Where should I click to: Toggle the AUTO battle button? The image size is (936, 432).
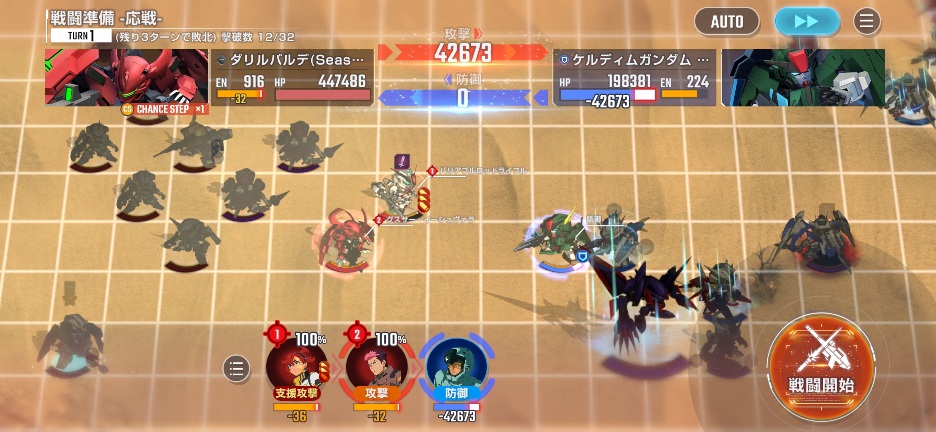727,21
